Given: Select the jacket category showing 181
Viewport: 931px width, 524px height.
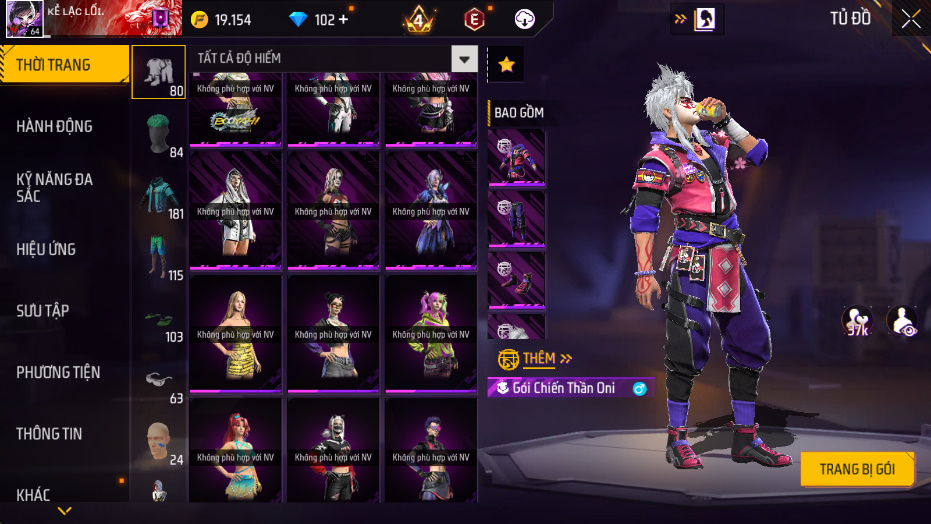Looking at the screenshot, I should pos(158,195).
